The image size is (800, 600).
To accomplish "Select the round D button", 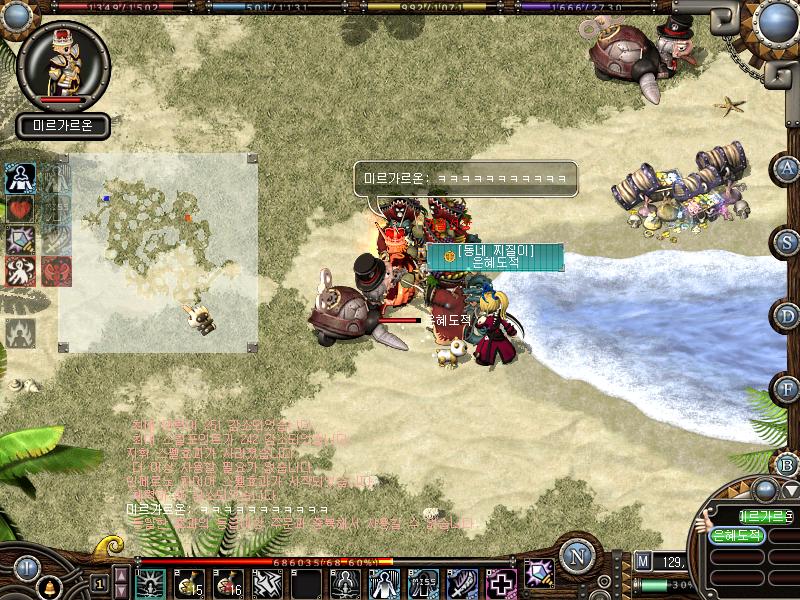I will tap(788, 316).
